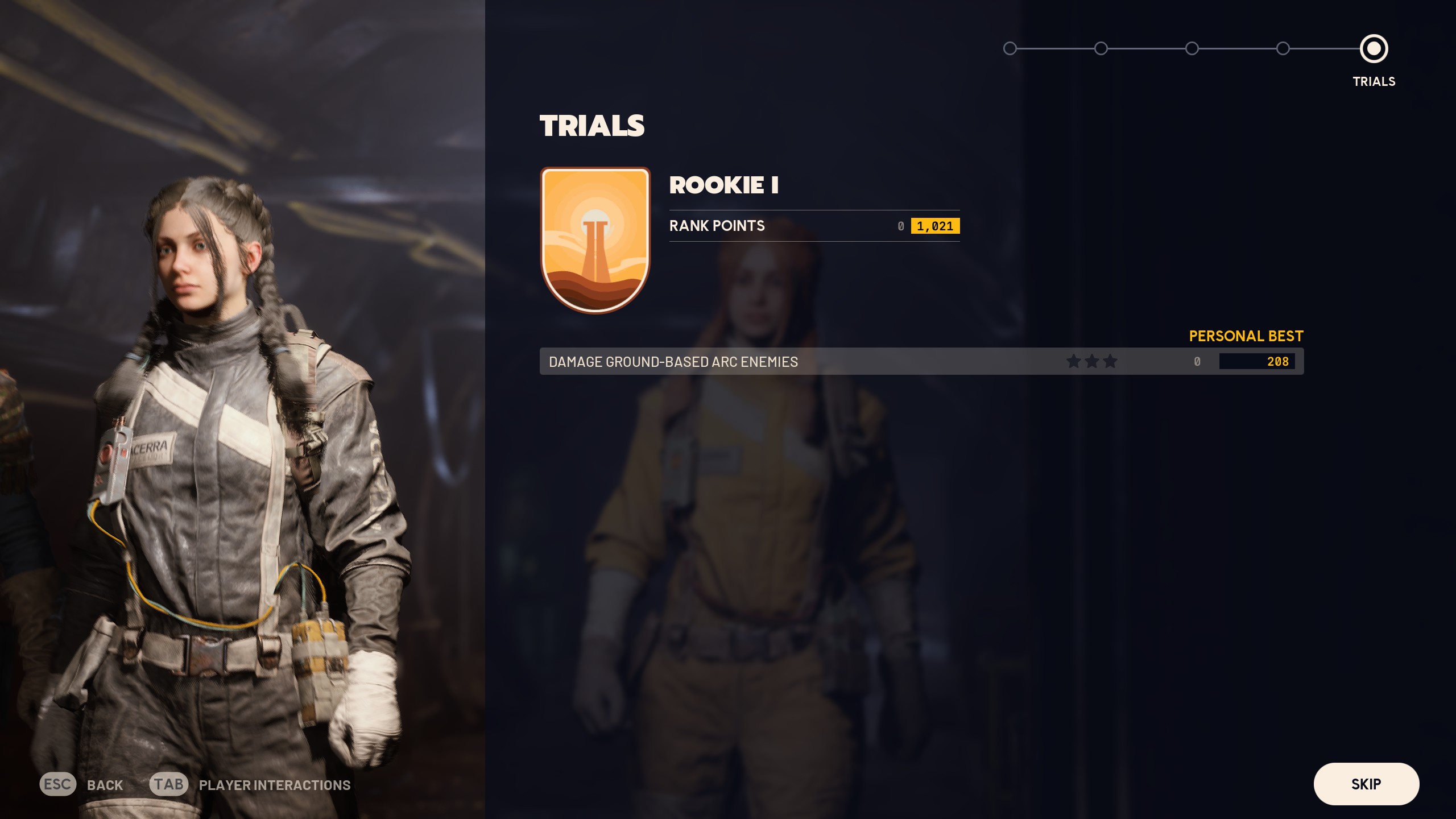The width and height of the screenshot is (1456, 819).
Task: Skip the Trials summary screen
Action: tap(1366, 784)
